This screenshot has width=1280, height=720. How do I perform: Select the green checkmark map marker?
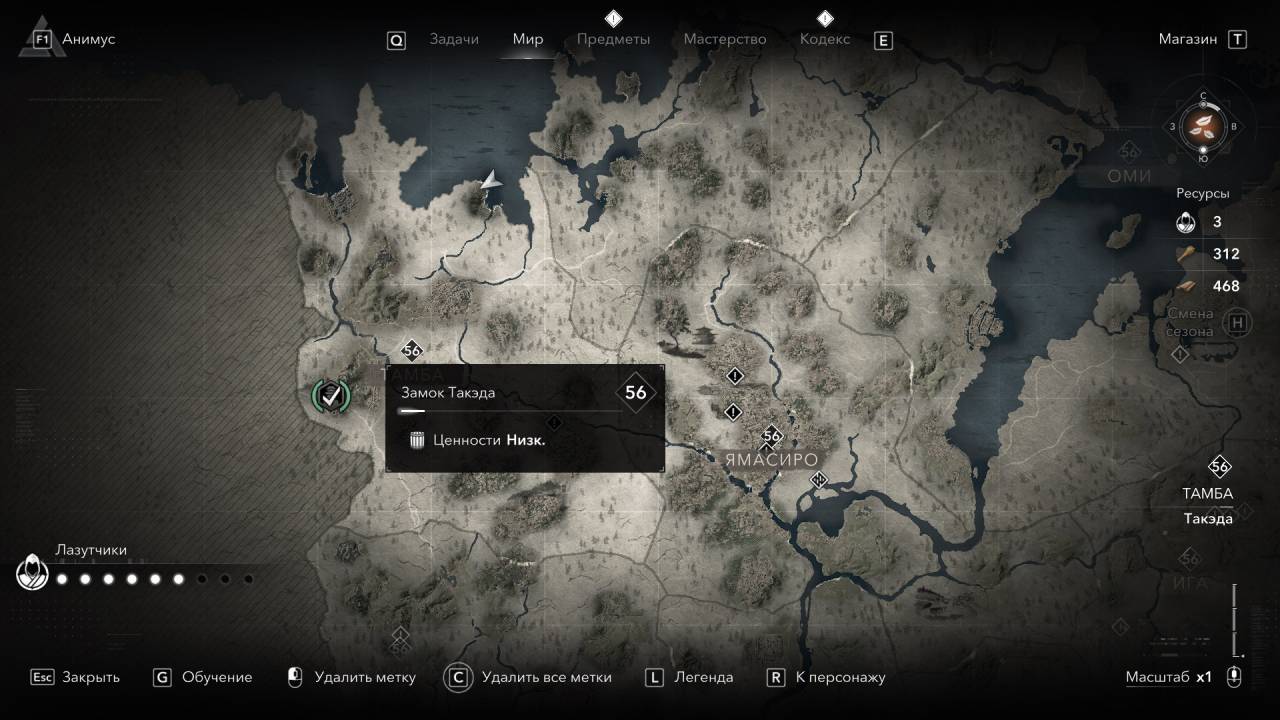point(331,395)
